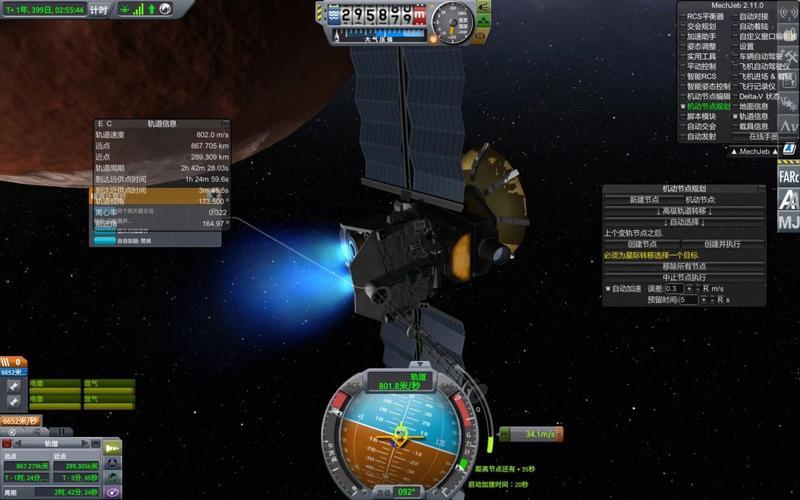Abort node execution with 中止节点执行
The height and width of the screenshot is (500, 800).
coord(684,277)
